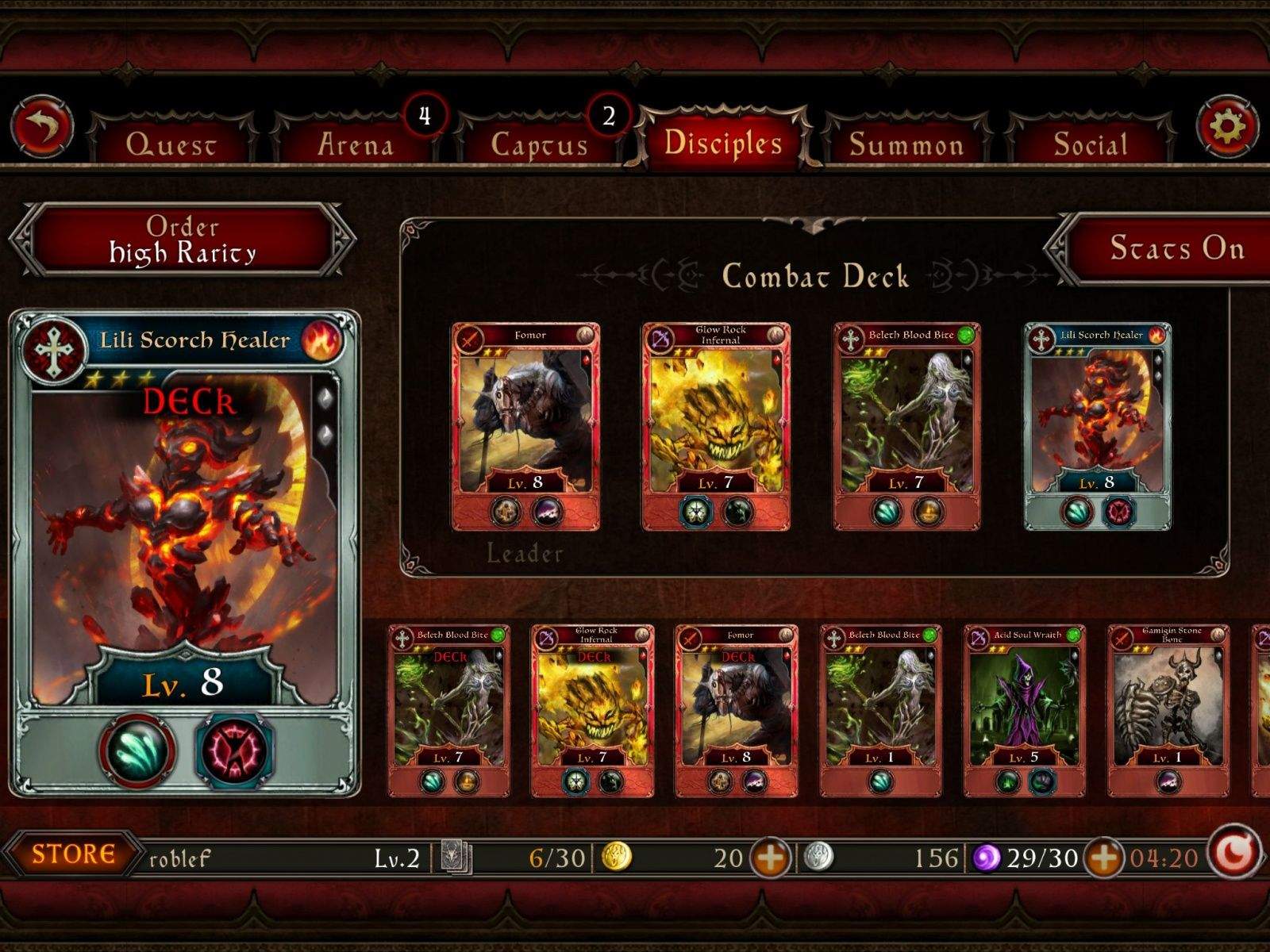Open the Captus tab

pyautogui.click(x=540, y=144)
